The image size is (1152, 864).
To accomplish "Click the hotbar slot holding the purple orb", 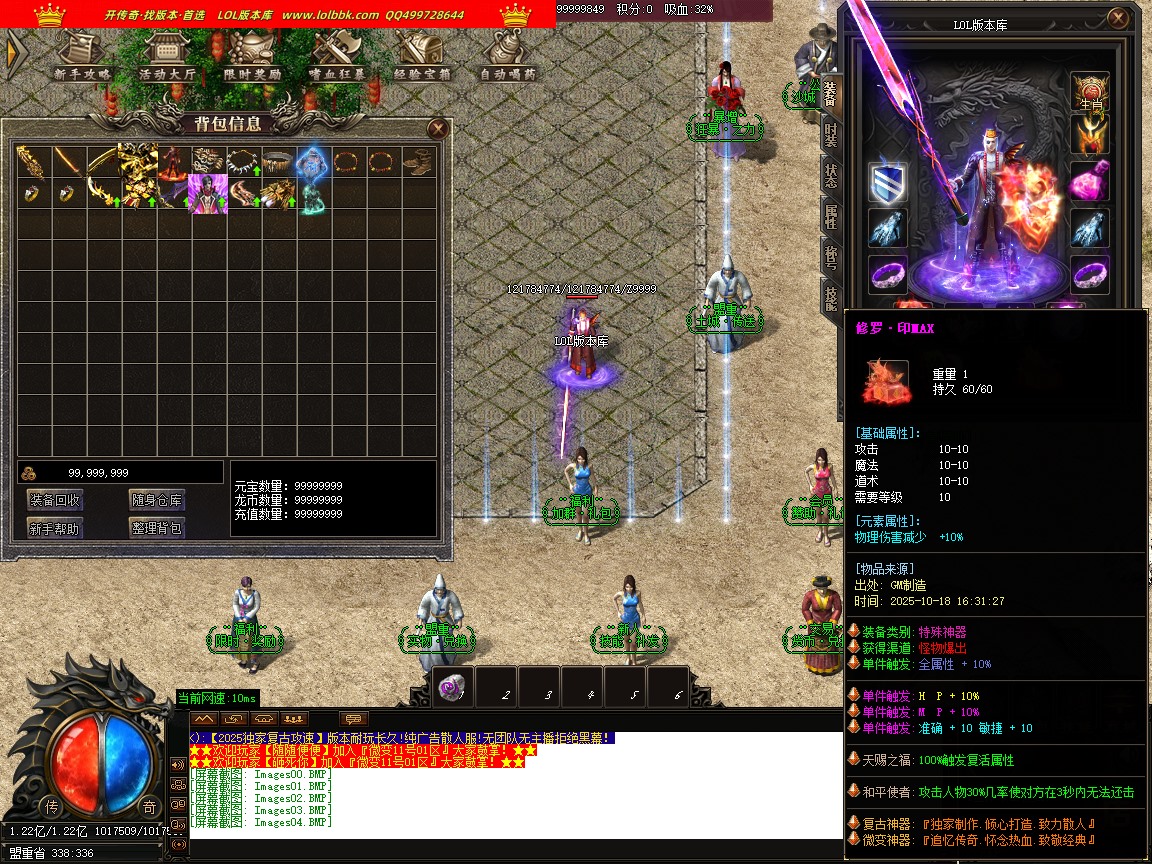I will tap(454, 688).
